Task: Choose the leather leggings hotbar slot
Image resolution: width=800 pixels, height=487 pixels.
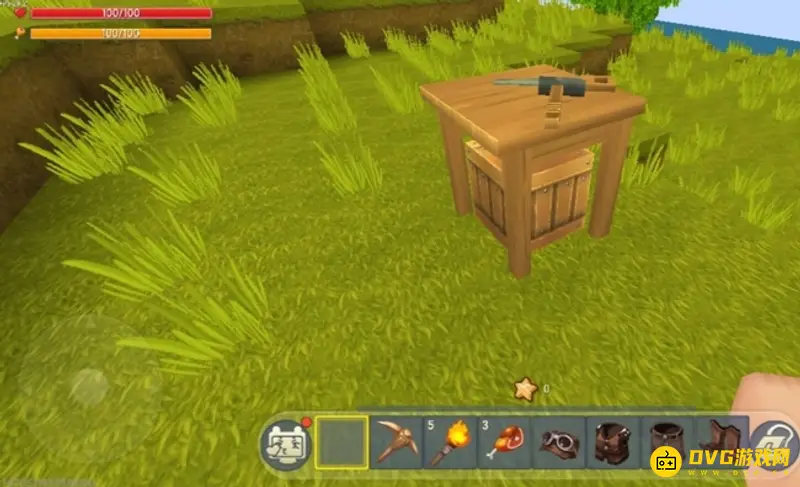Action: coord(666,442)
